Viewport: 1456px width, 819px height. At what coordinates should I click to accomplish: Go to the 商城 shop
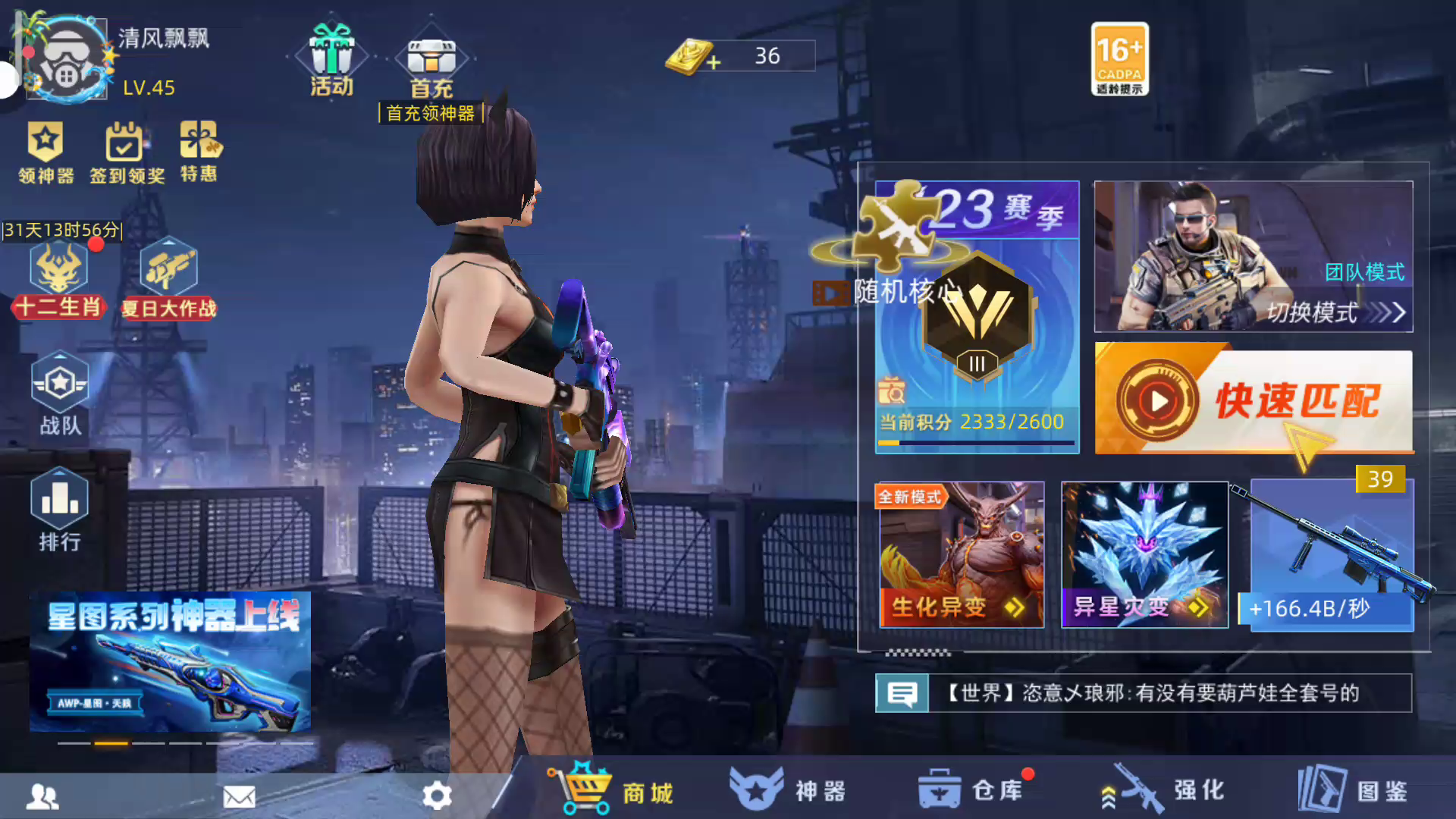tap(613, 790)
